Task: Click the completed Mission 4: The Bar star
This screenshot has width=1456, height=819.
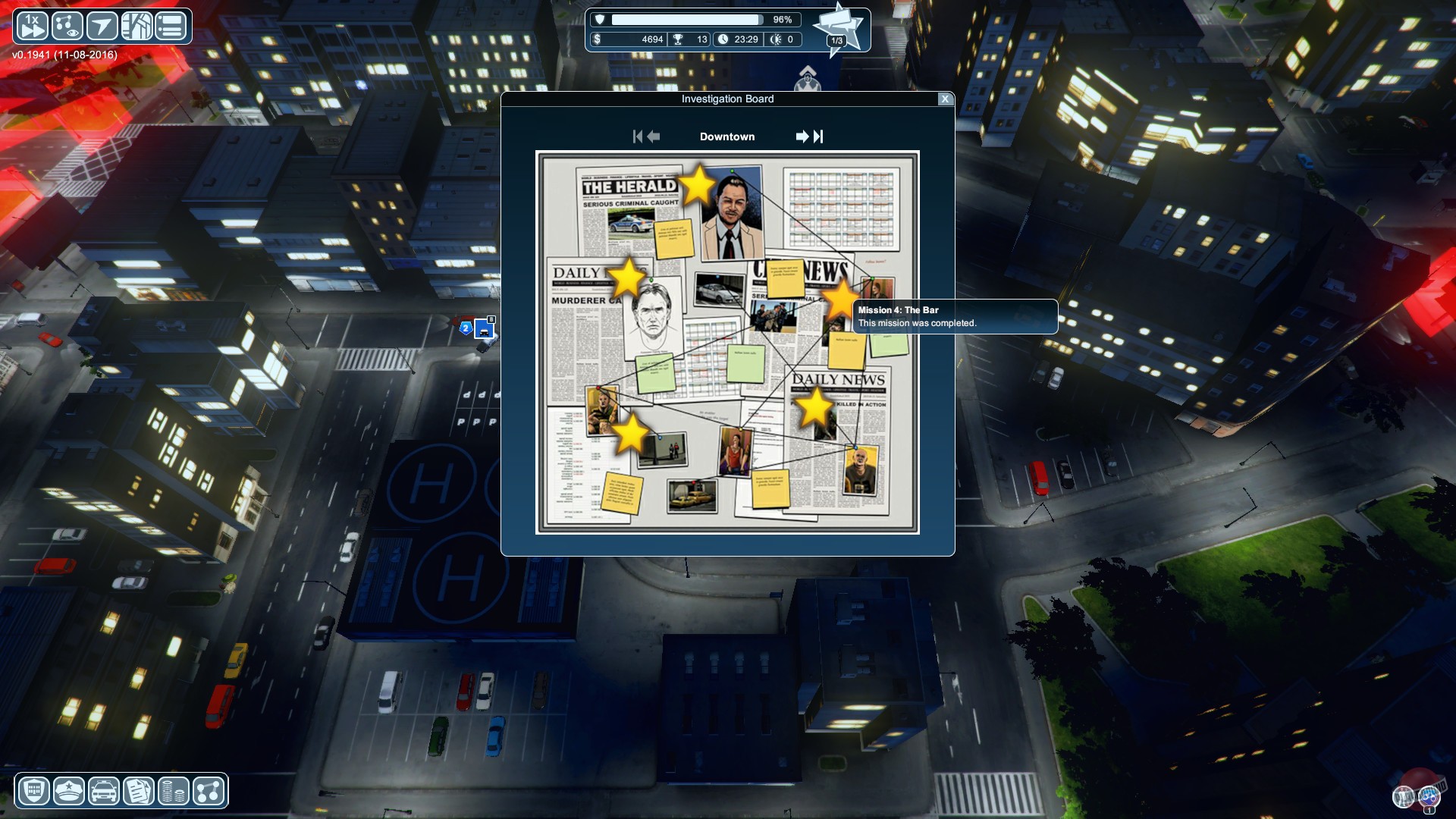Action: 840,301
